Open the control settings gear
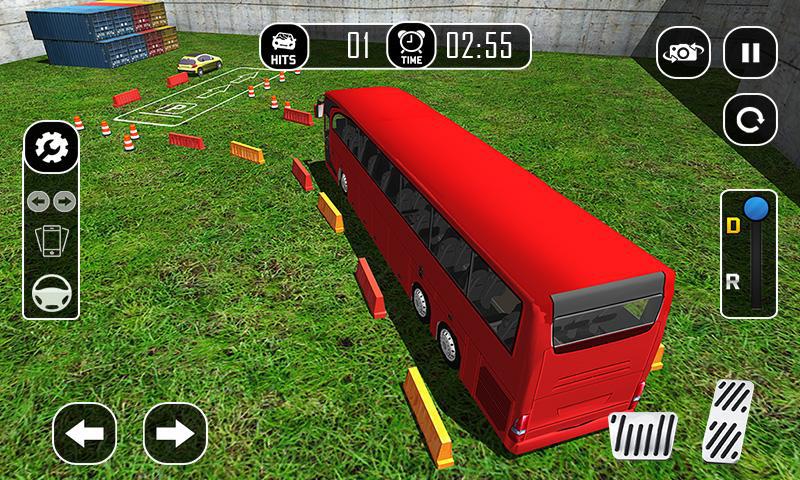800x480 pixels. click(x=51, y=149)
